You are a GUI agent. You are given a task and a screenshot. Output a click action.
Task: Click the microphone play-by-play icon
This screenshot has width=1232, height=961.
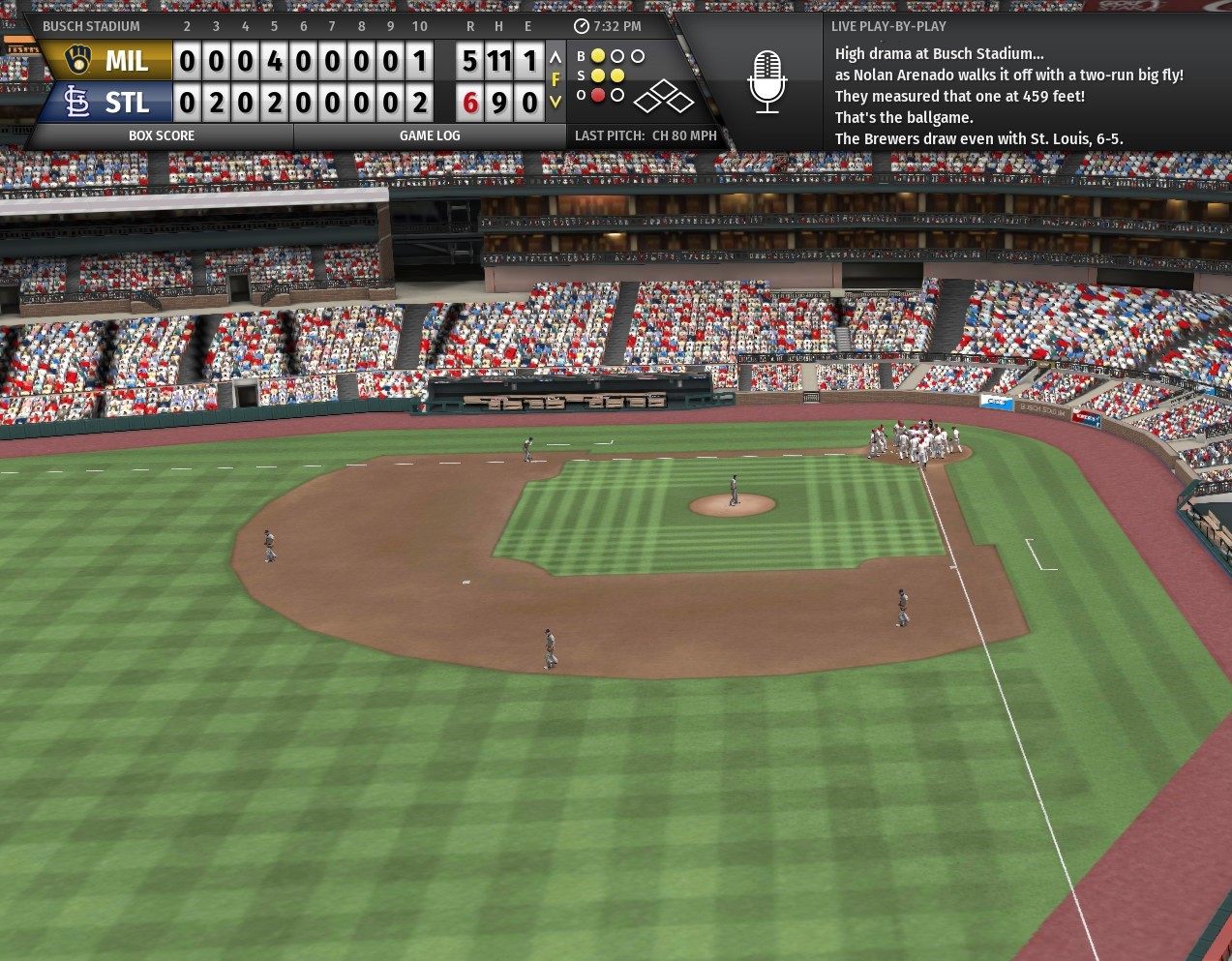click(766, 81)
